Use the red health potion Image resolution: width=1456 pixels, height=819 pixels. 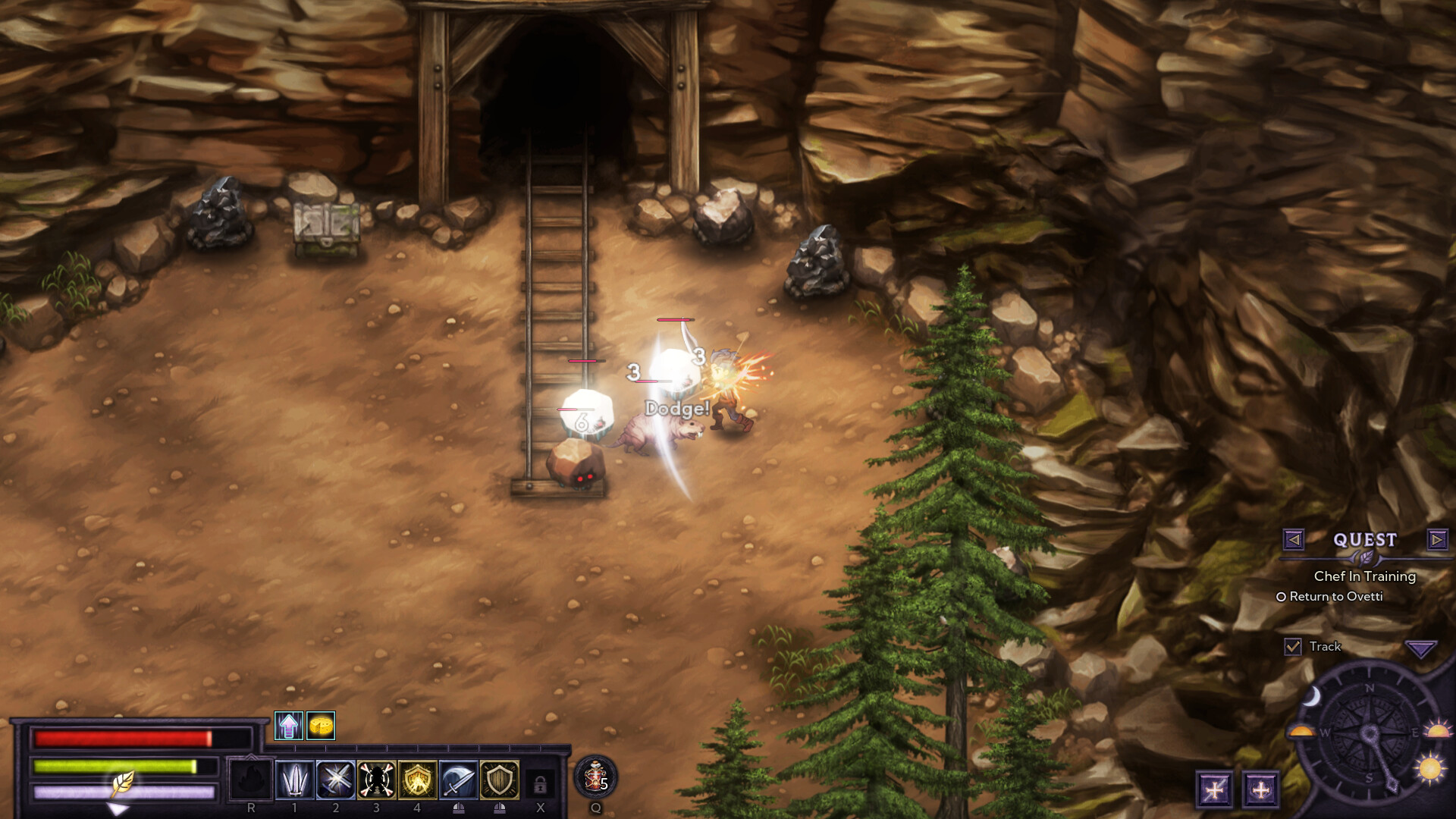pyautogui.click(x=595, y=777)
